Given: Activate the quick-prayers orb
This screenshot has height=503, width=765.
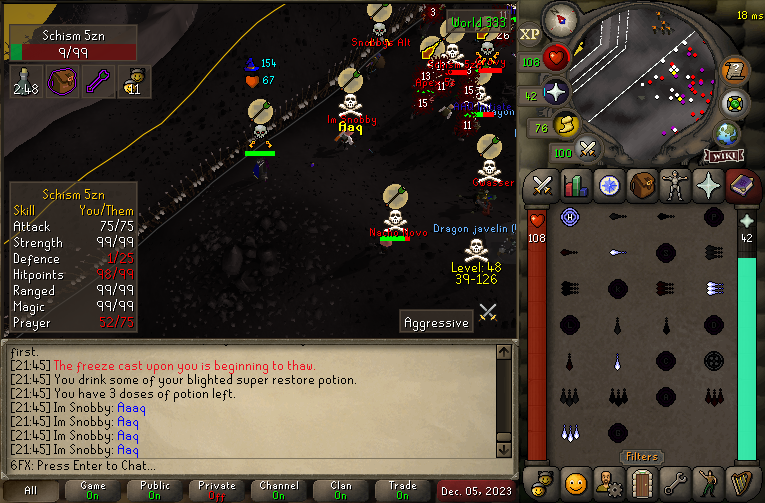Looking at the screenshot, I should 556,93.
